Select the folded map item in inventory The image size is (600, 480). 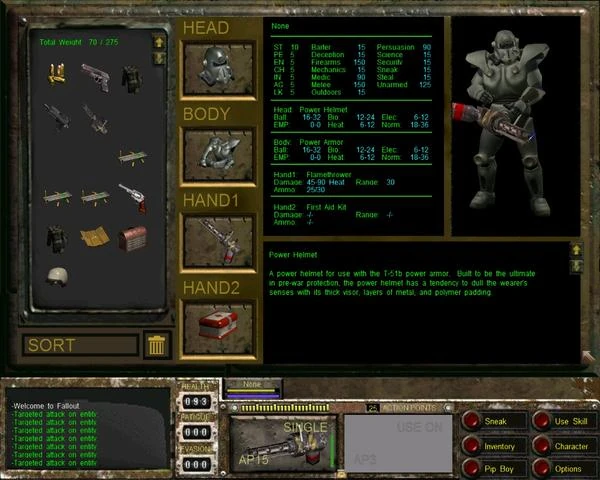point(95,238)
